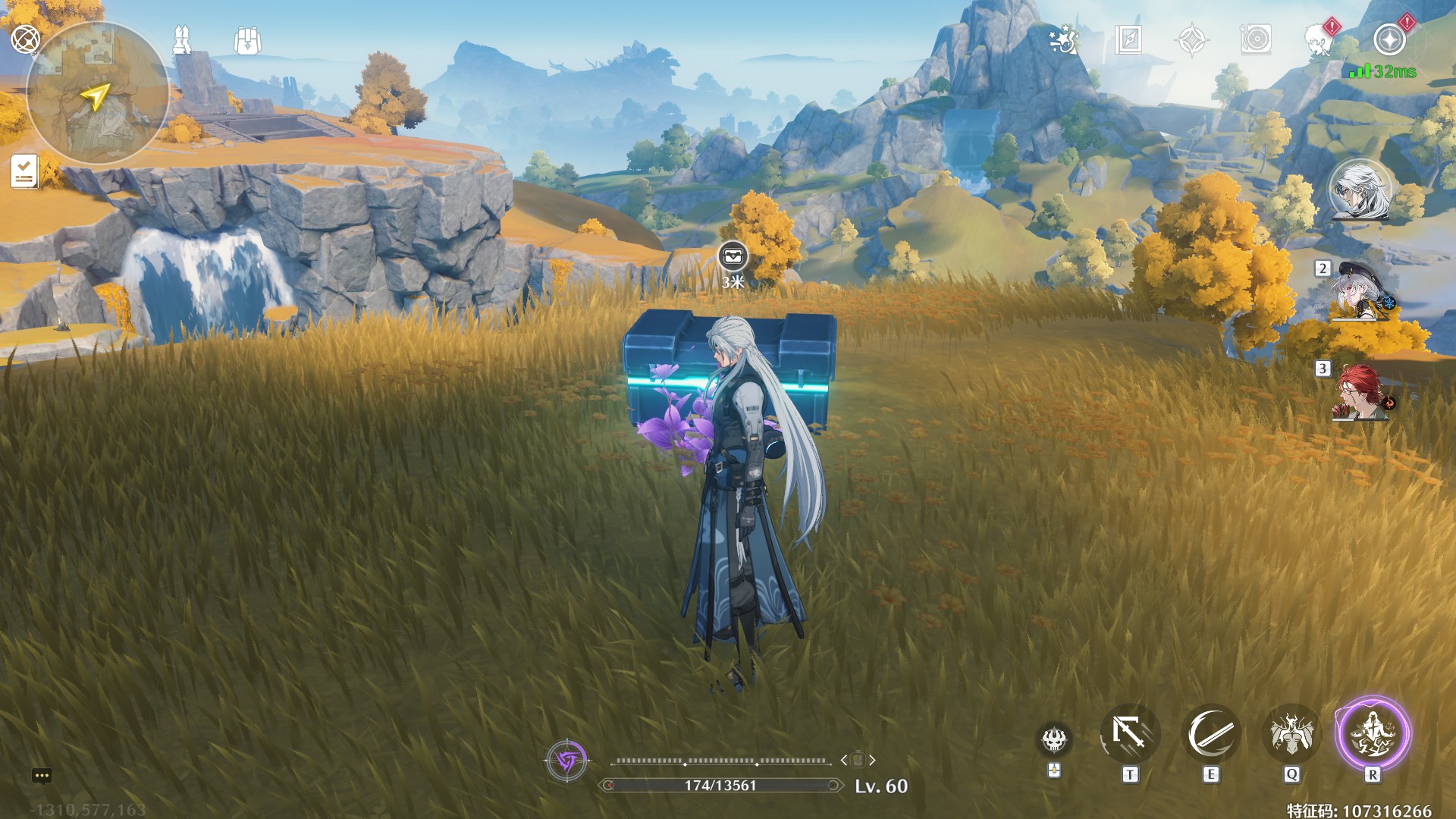
Task: Open the record turntable icon
Action: coord(1256,39)
